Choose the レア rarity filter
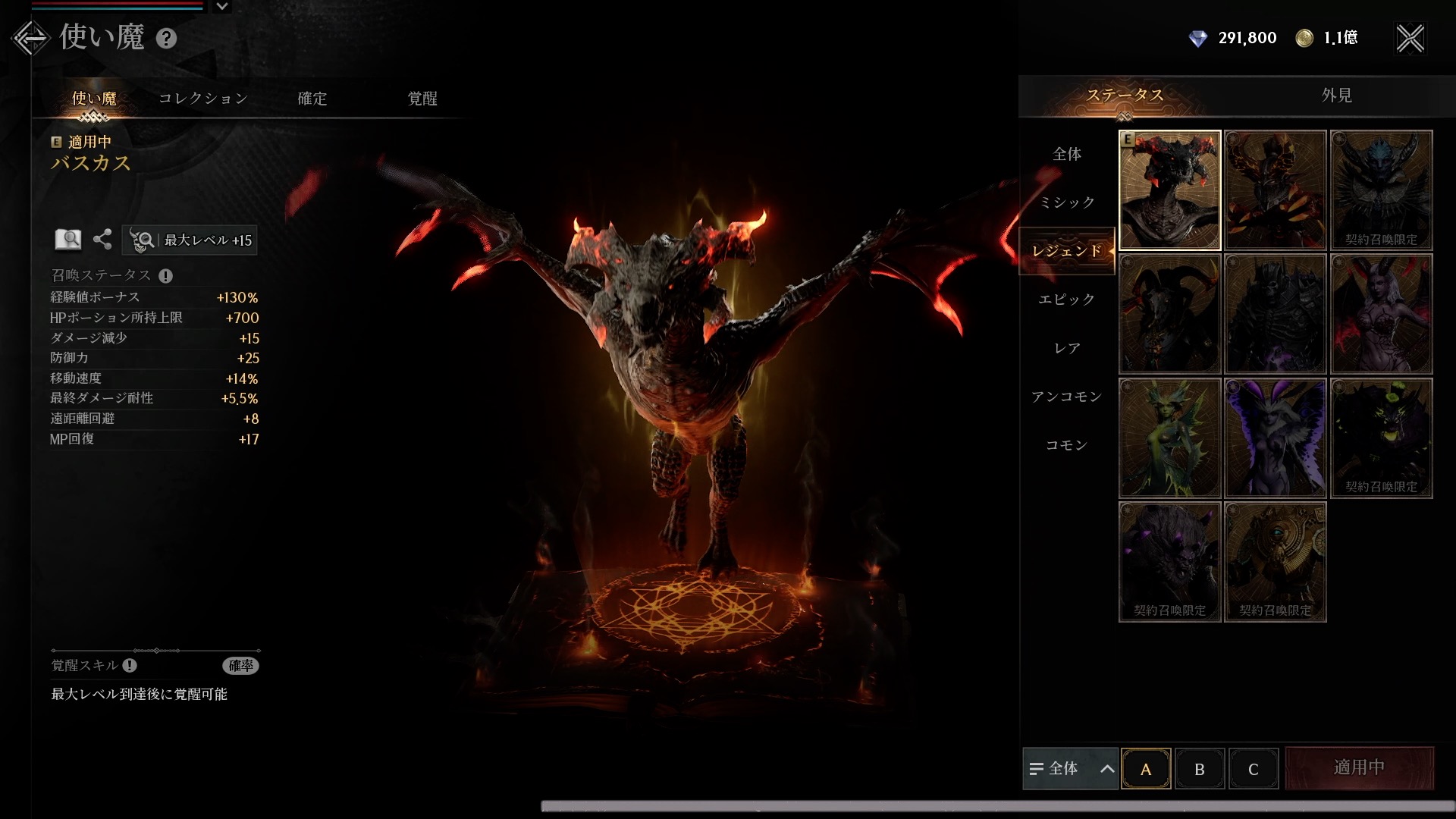Image resolution: width=1456 pixels, height=819 pixels. (1067, 348)
